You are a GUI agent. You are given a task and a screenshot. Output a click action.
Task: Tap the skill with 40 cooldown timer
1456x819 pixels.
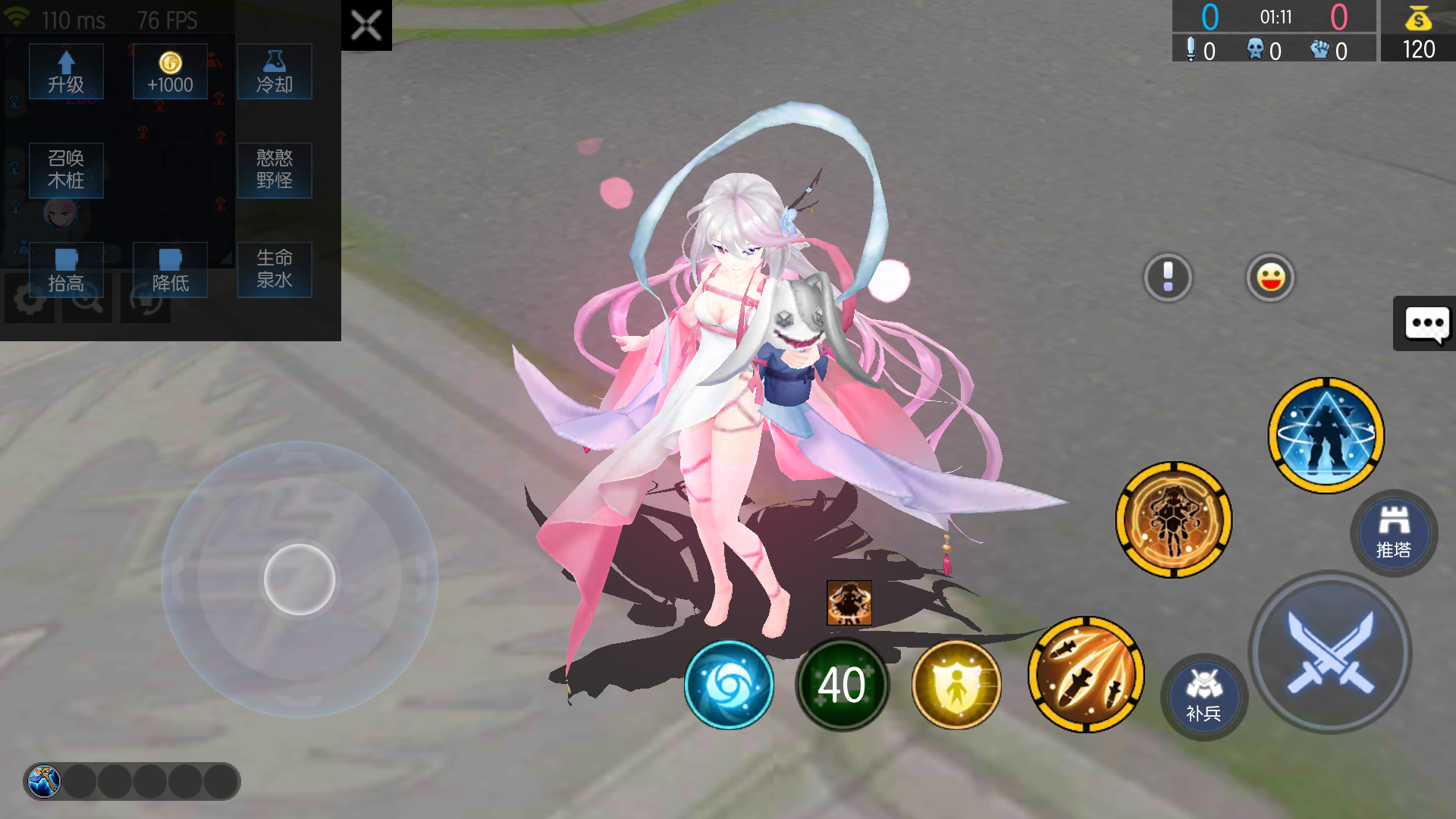(842, 684)
